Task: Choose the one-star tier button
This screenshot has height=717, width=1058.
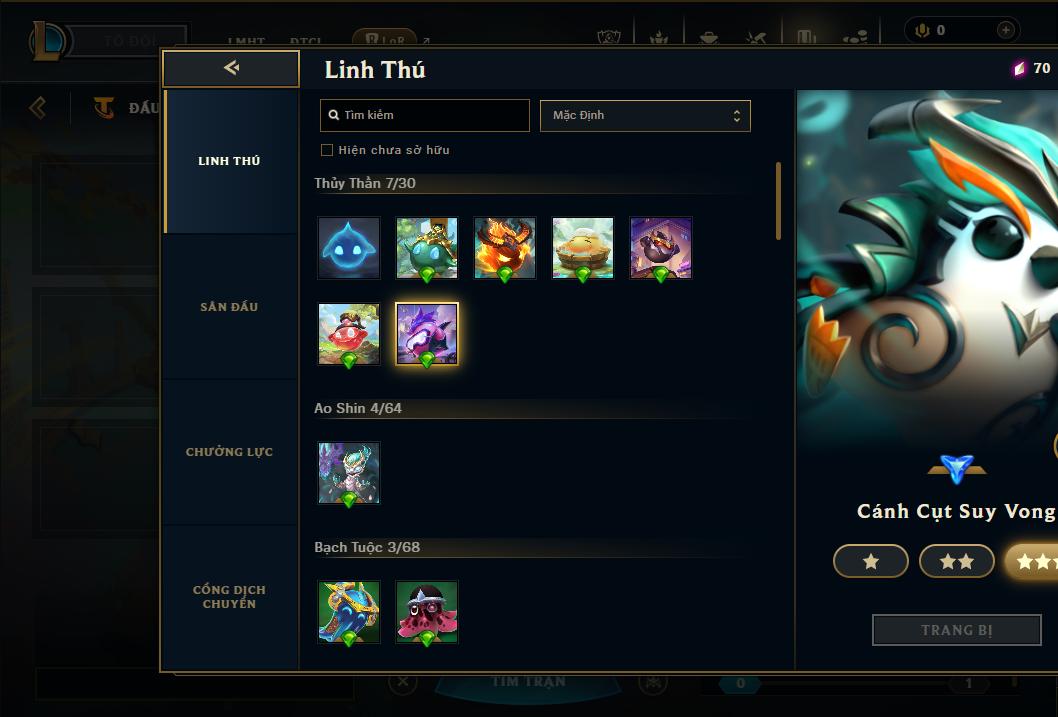Action: click(871, 562)
